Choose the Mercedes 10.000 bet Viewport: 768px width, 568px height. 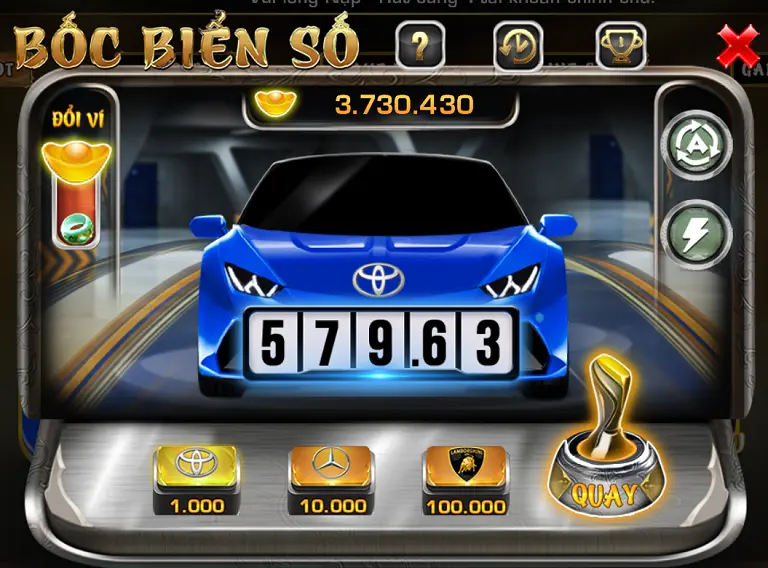332,473
